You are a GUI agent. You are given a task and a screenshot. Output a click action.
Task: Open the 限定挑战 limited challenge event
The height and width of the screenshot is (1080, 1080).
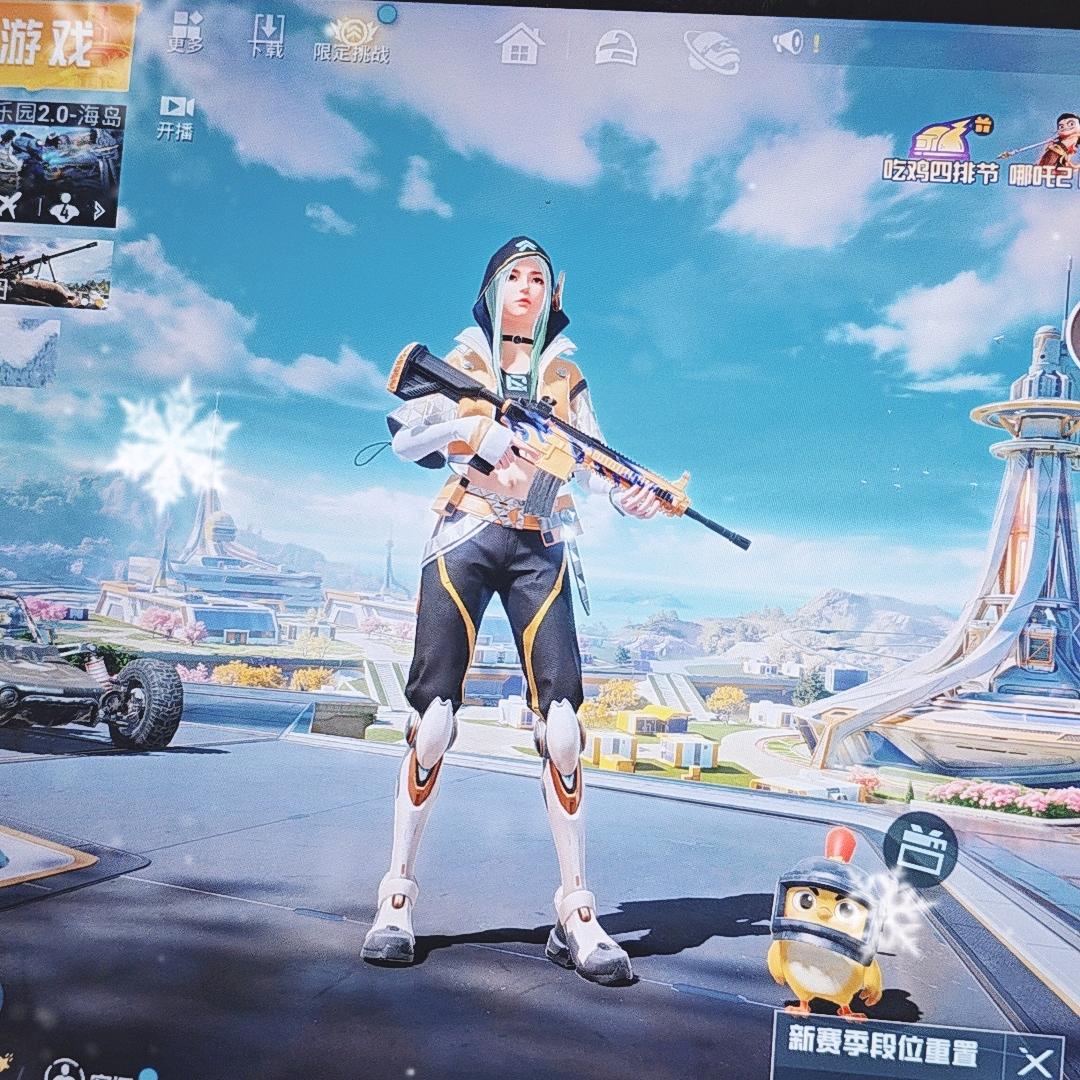tap(351, 40)
